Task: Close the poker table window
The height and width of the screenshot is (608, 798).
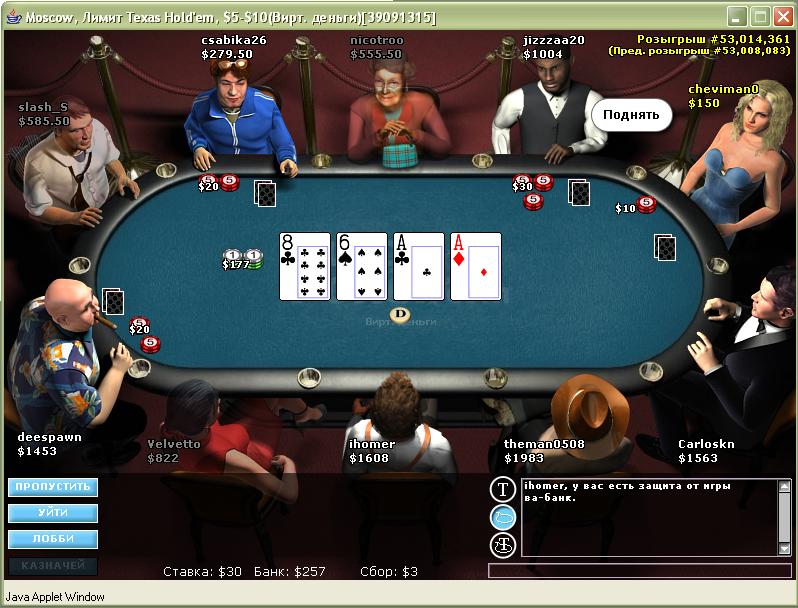Action: (x=782, y=17)
